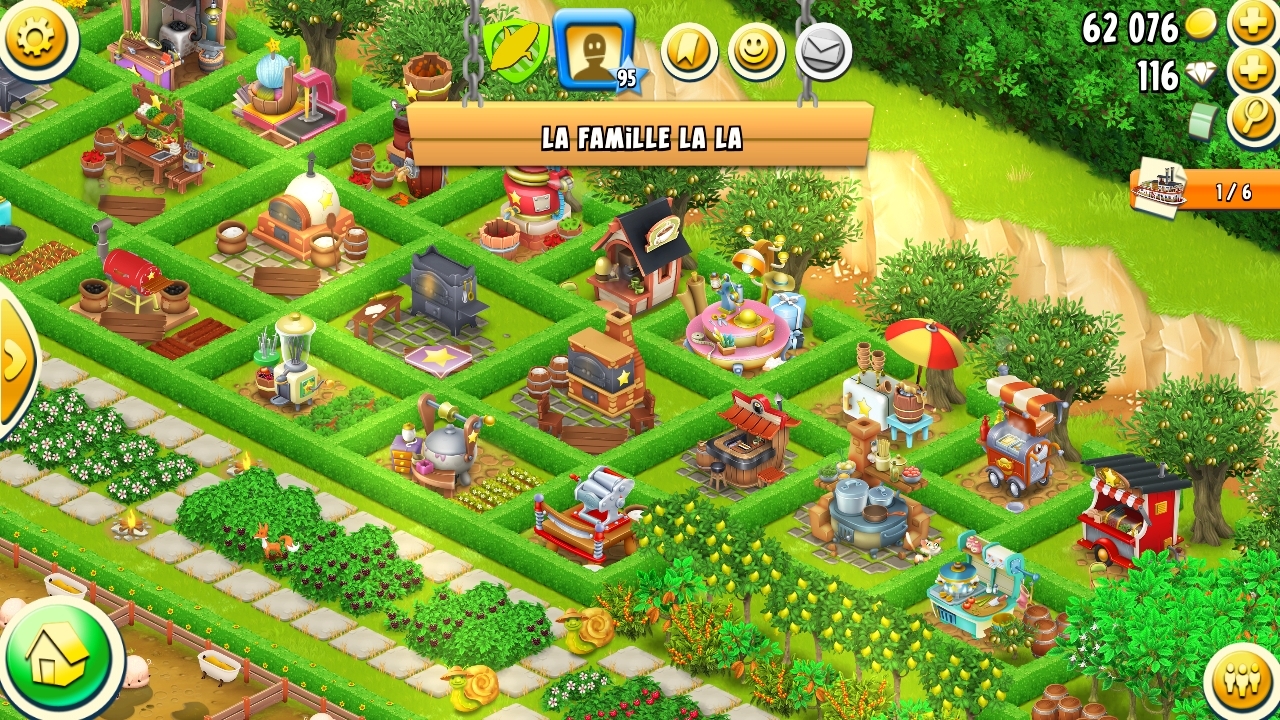
Task: Return home with the green house button
Action: click(60, 658)
